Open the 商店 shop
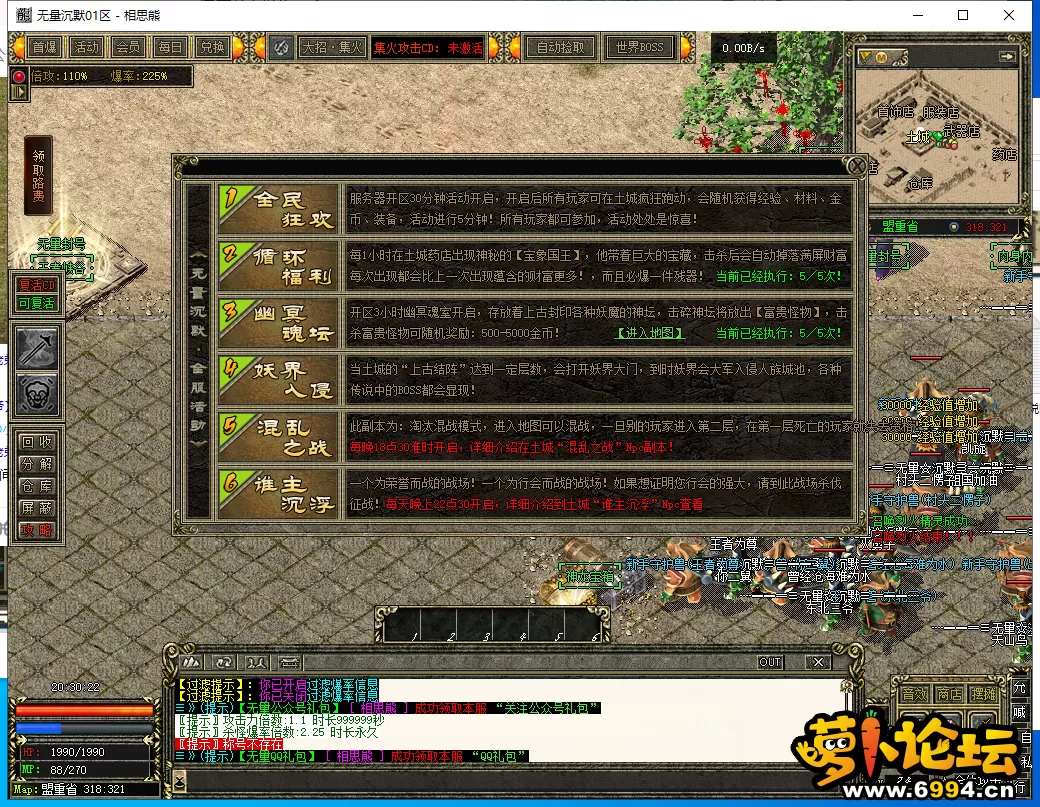This screenshot has height=807, width=1040. 949,694
